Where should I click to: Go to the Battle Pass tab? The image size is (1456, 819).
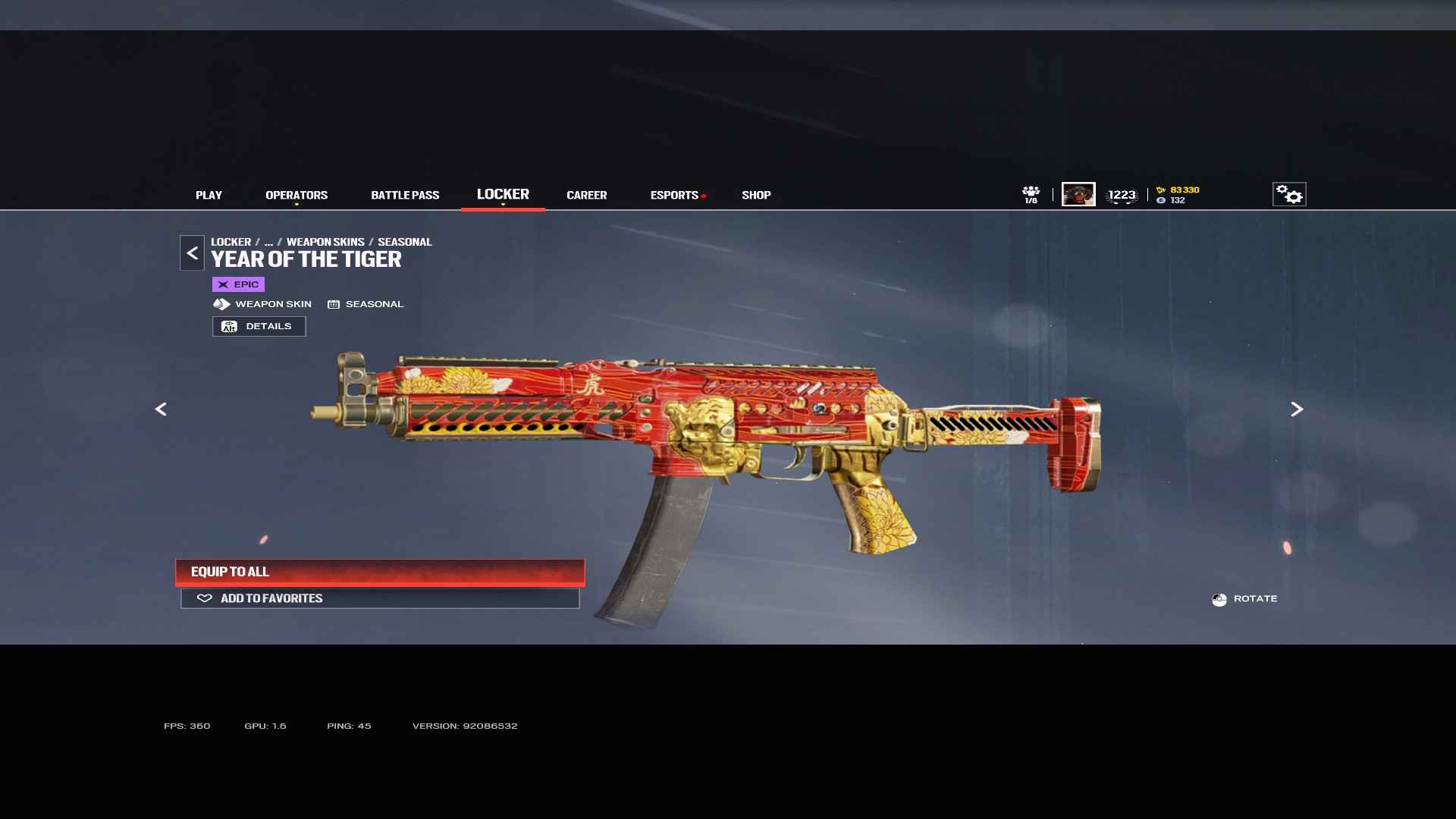click(x=405, y=195)
